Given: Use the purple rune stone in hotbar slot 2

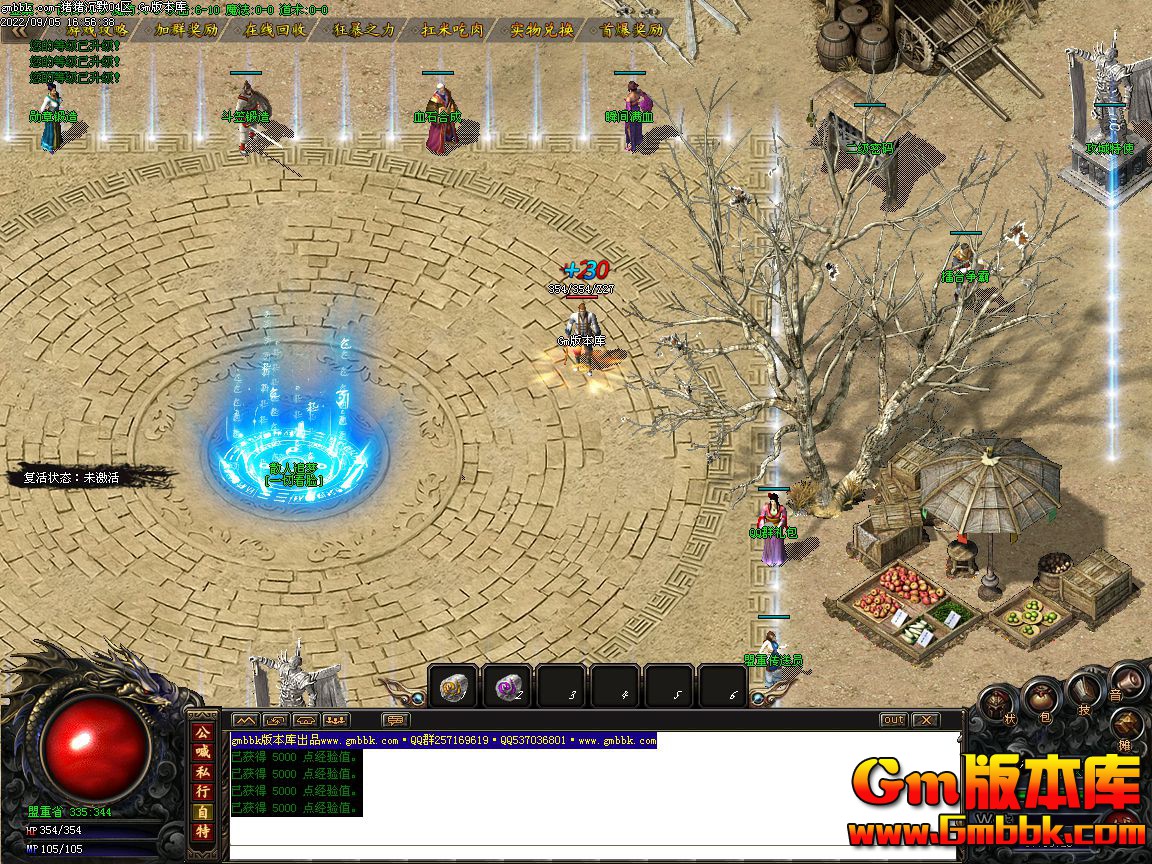Looking at the screenshot, I should click(x=507, y=687).
